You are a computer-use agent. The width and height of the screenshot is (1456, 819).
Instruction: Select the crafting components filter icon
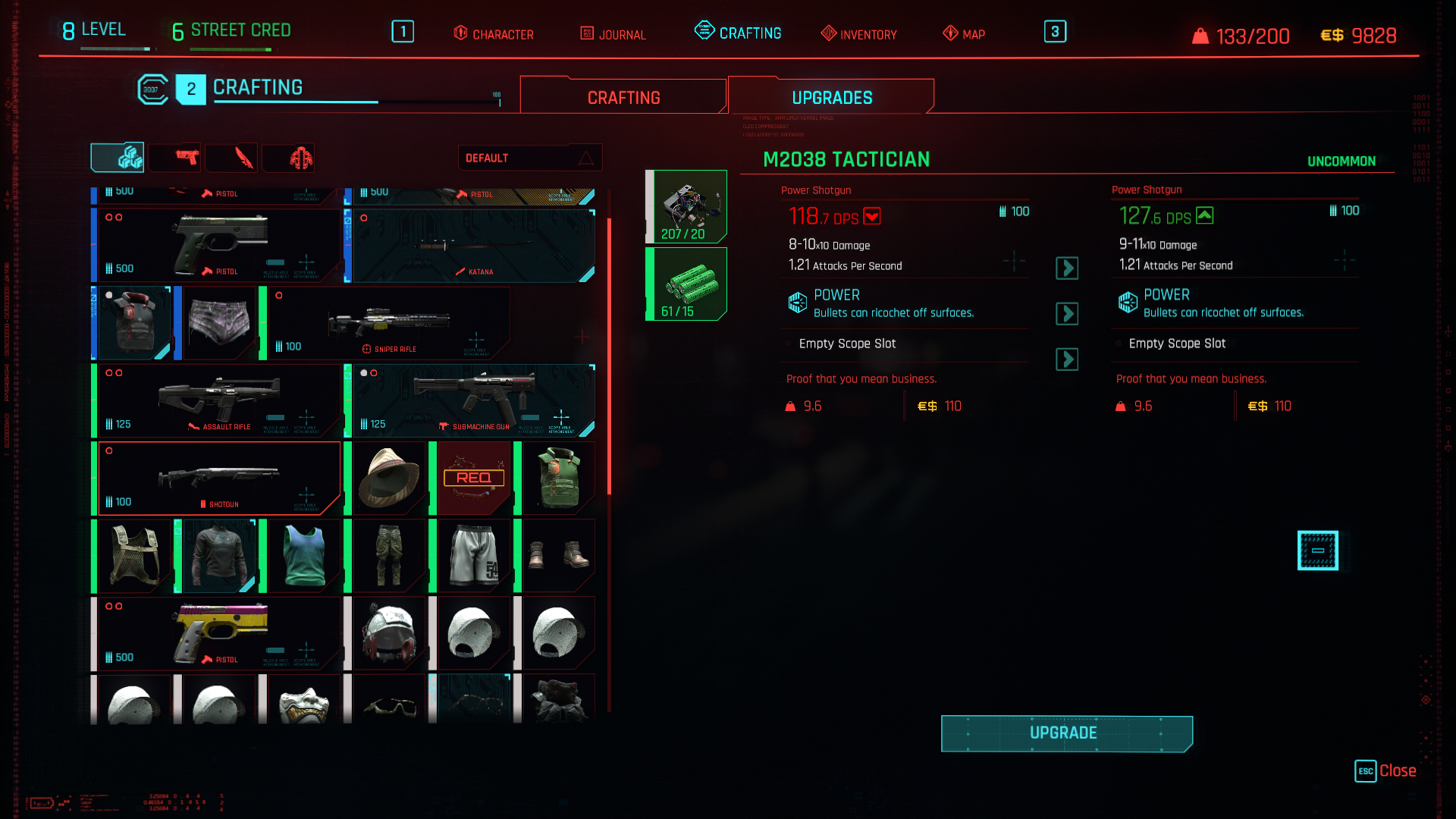(118, 157)
